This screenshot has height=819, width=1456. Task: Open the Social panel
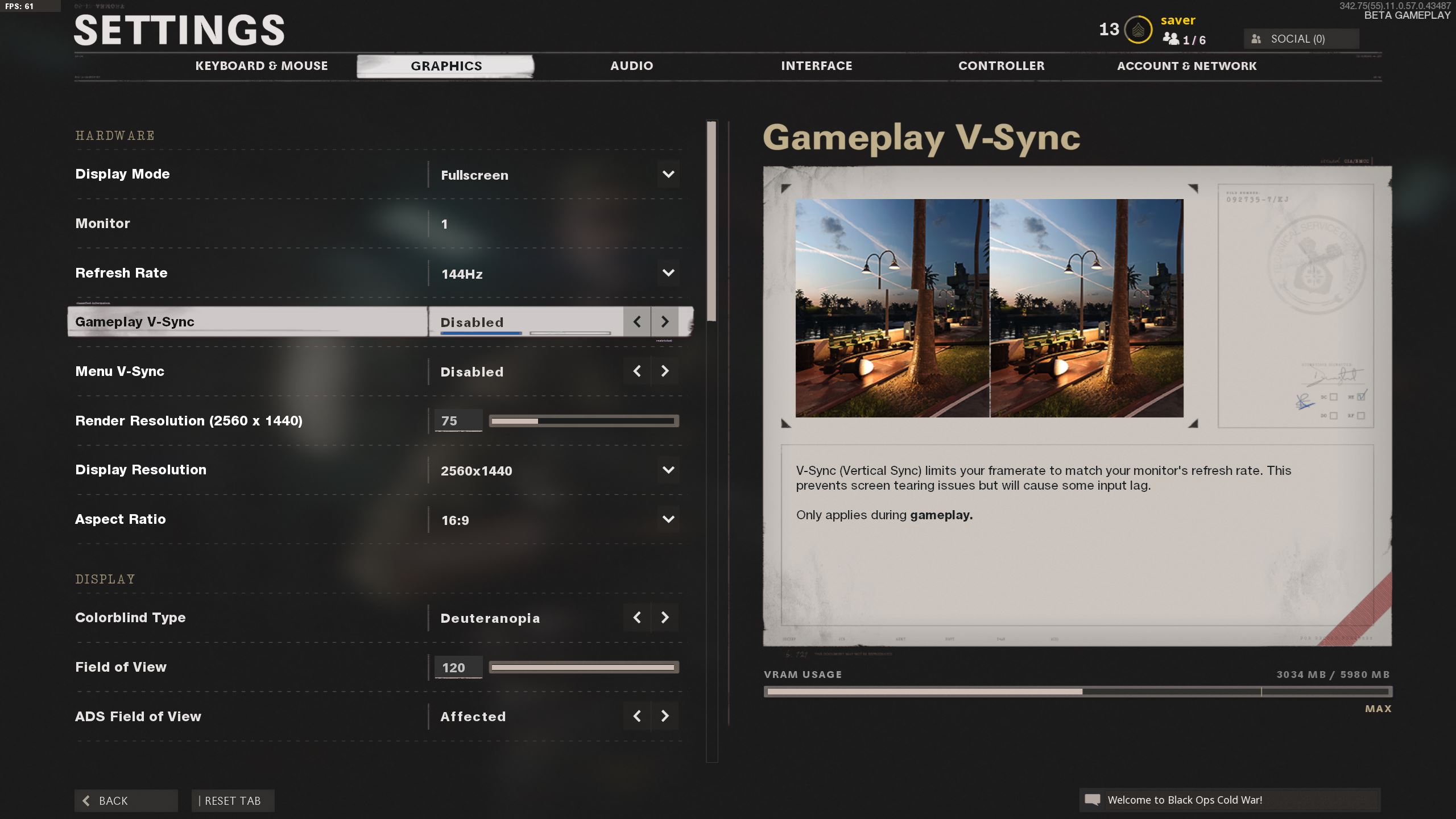(x=1301, y=39)
